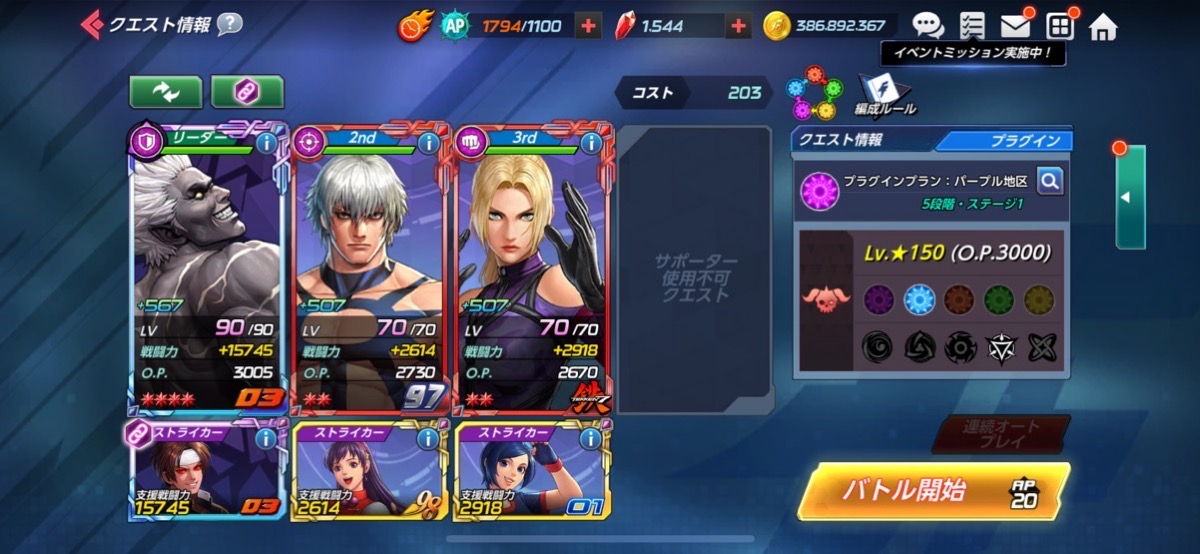
Task: Open the purple chain link button
Action: coord(246,91)
